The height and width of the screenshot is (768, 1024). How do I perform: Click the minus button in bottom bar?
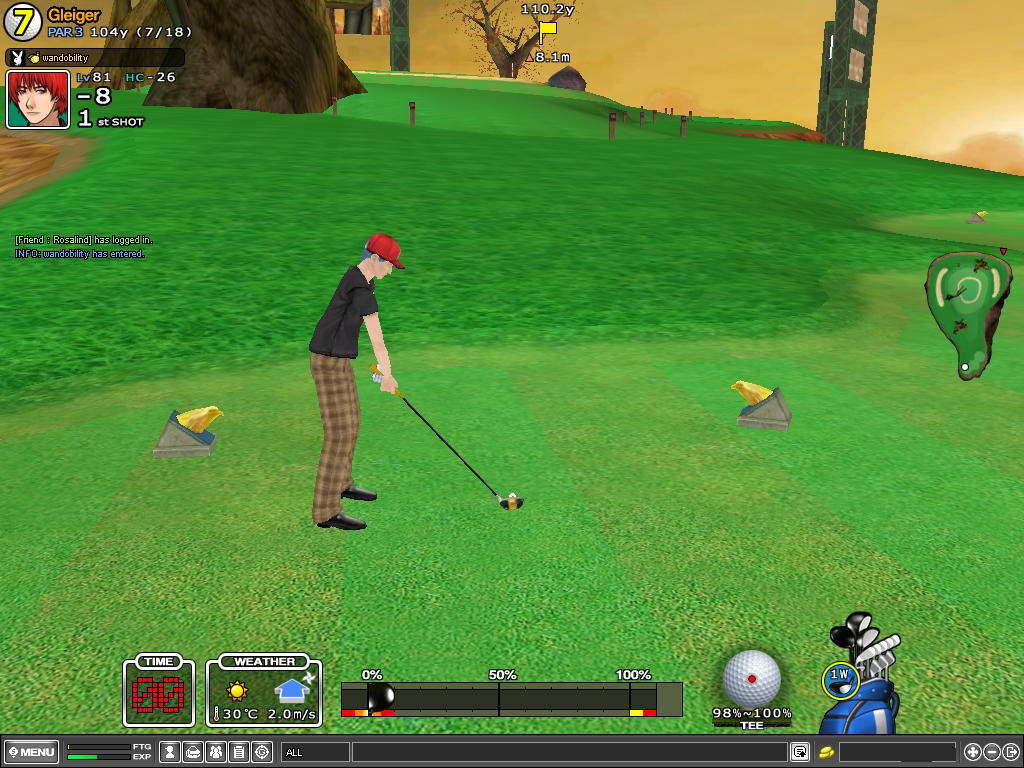(x=992, y=752)
